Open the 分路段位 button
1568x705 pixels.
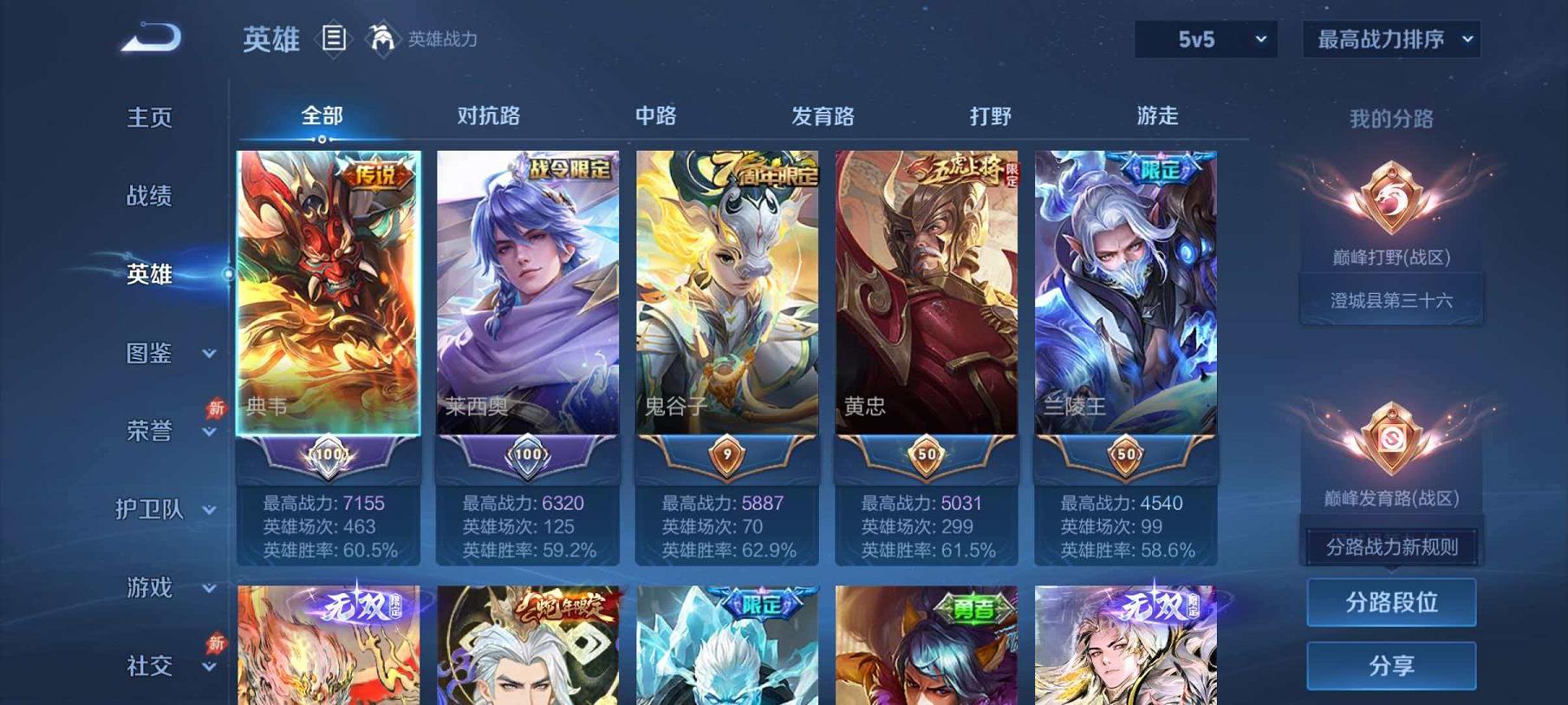click(x=1391, y=602)
